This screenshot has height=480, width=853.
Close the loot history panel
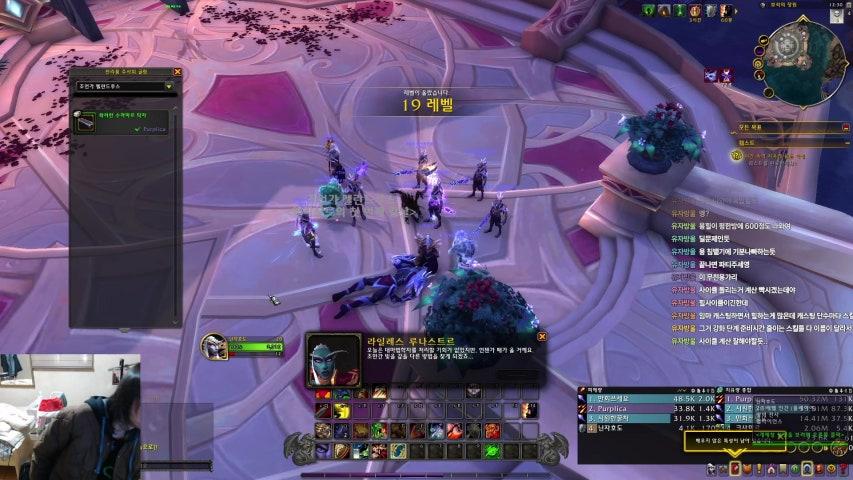(x=177, y=72)
